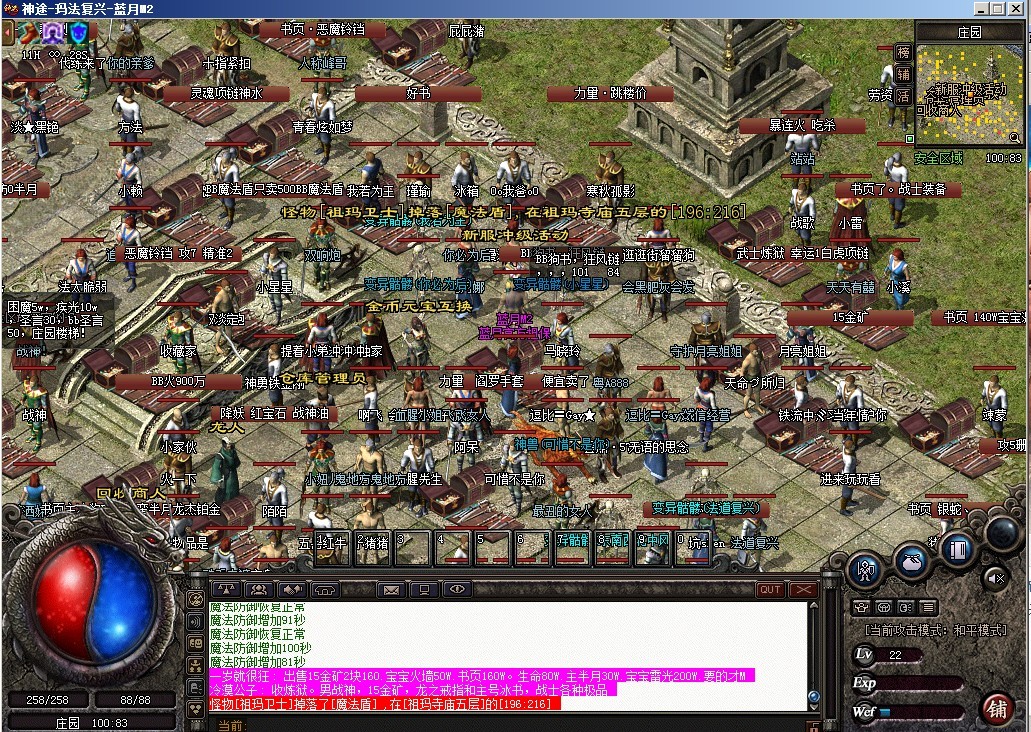Open the skill book round button
Viewport: 1031px width, 732px height.
pyautogui.click(x=958, y=549)
